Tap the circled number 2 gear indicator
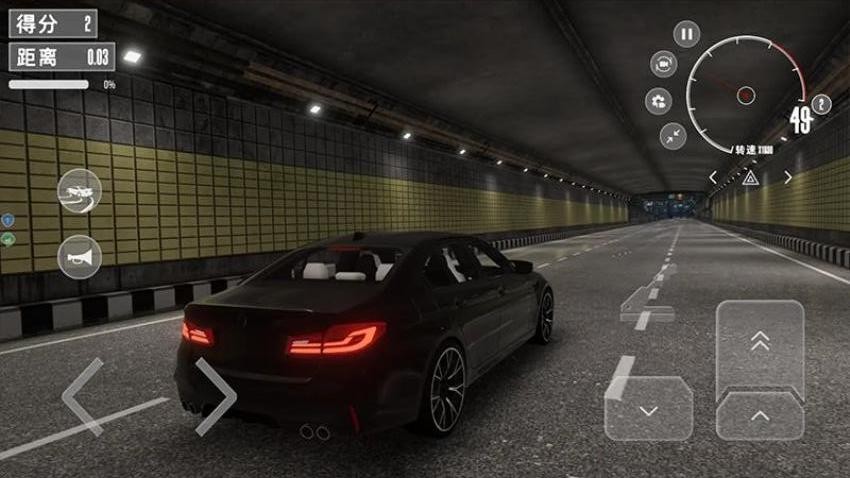Screen dimensions: 850x478 point(822,104)
